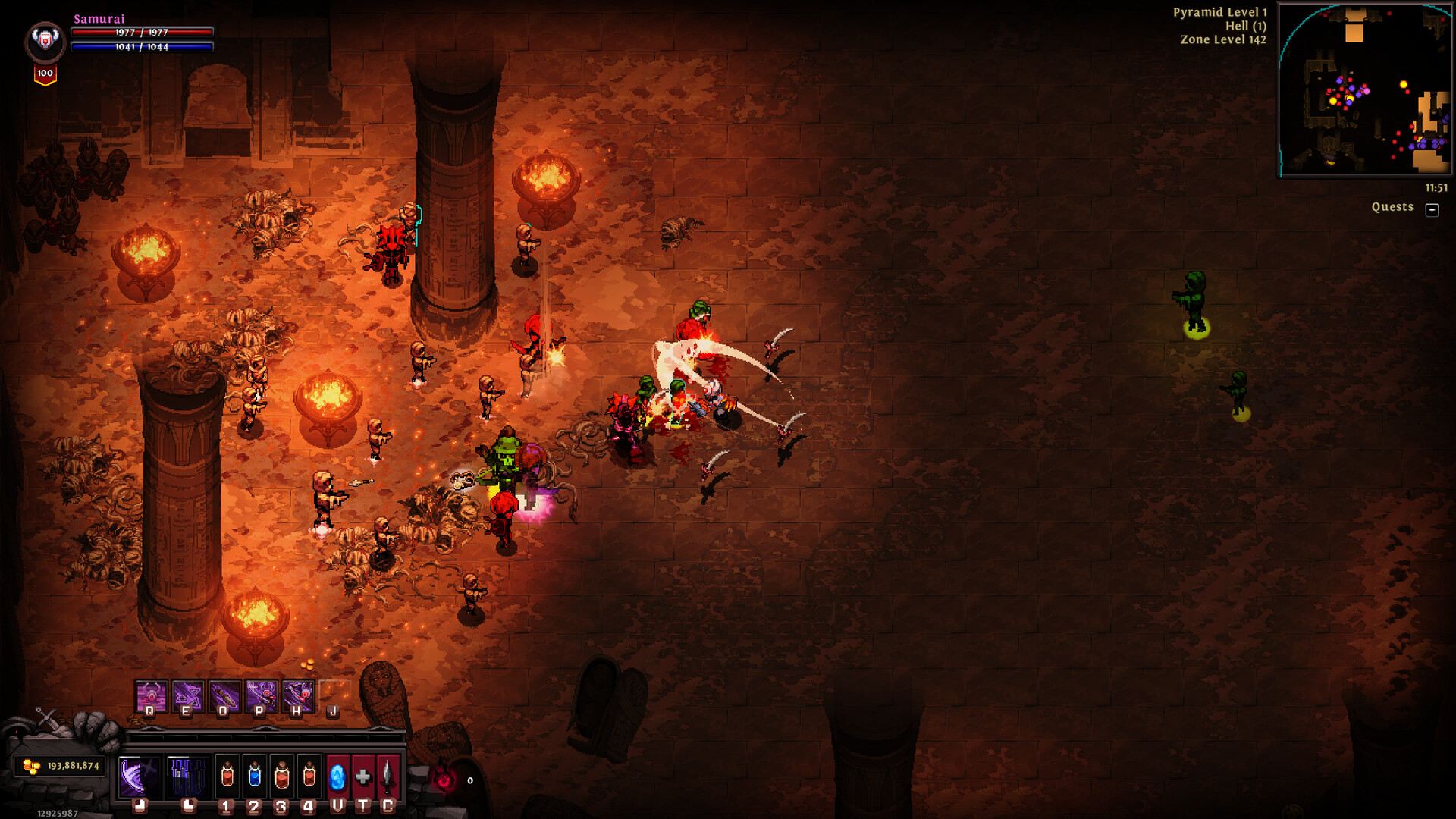Viewport: 1456px width, 819px height.
Task: Select the Q skill in the hotbar
Action: pos(149,694)
